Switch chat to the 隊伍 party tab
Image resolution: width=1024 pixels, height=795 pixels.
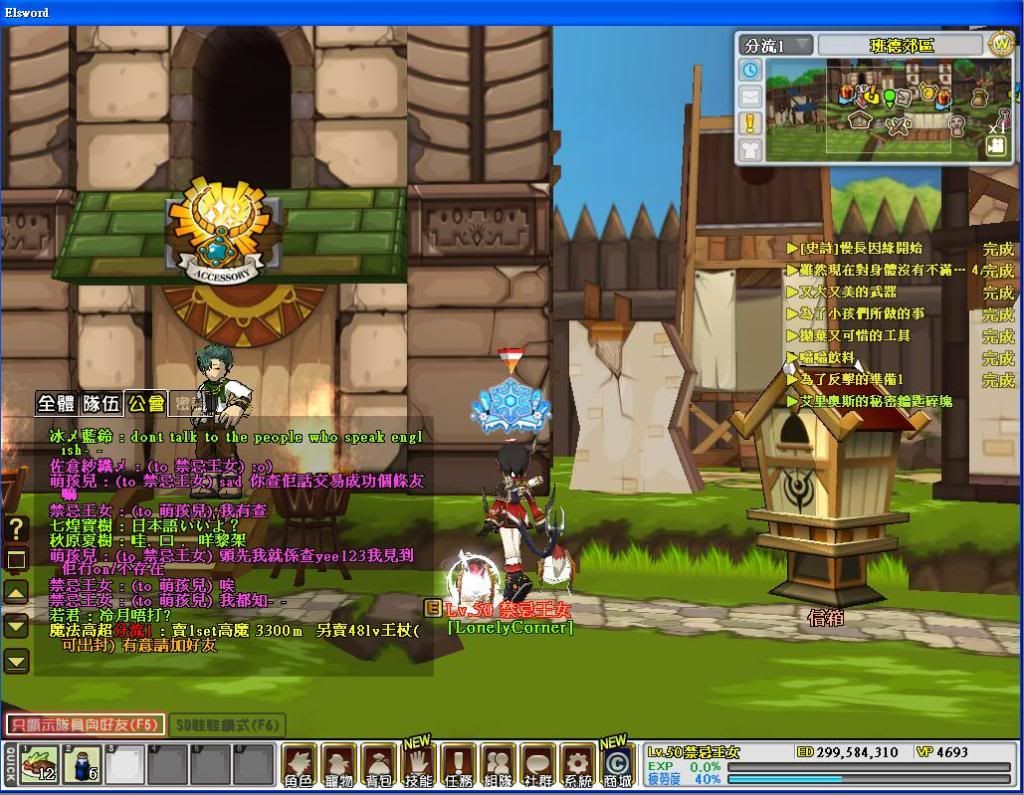tap(102, 403)
